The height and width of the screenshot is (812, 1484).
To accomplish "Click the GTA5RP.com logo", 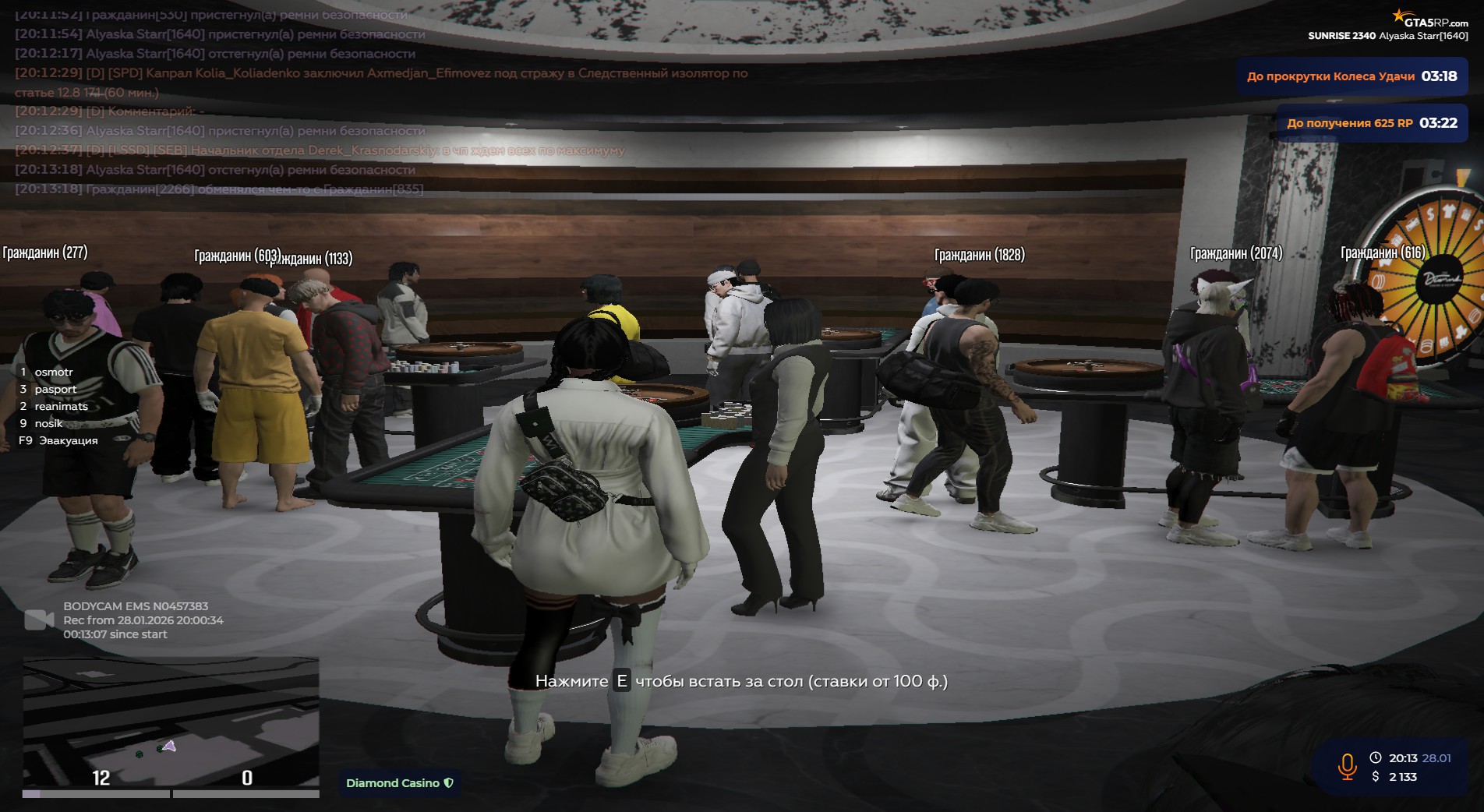I will tap(1430, 20).
